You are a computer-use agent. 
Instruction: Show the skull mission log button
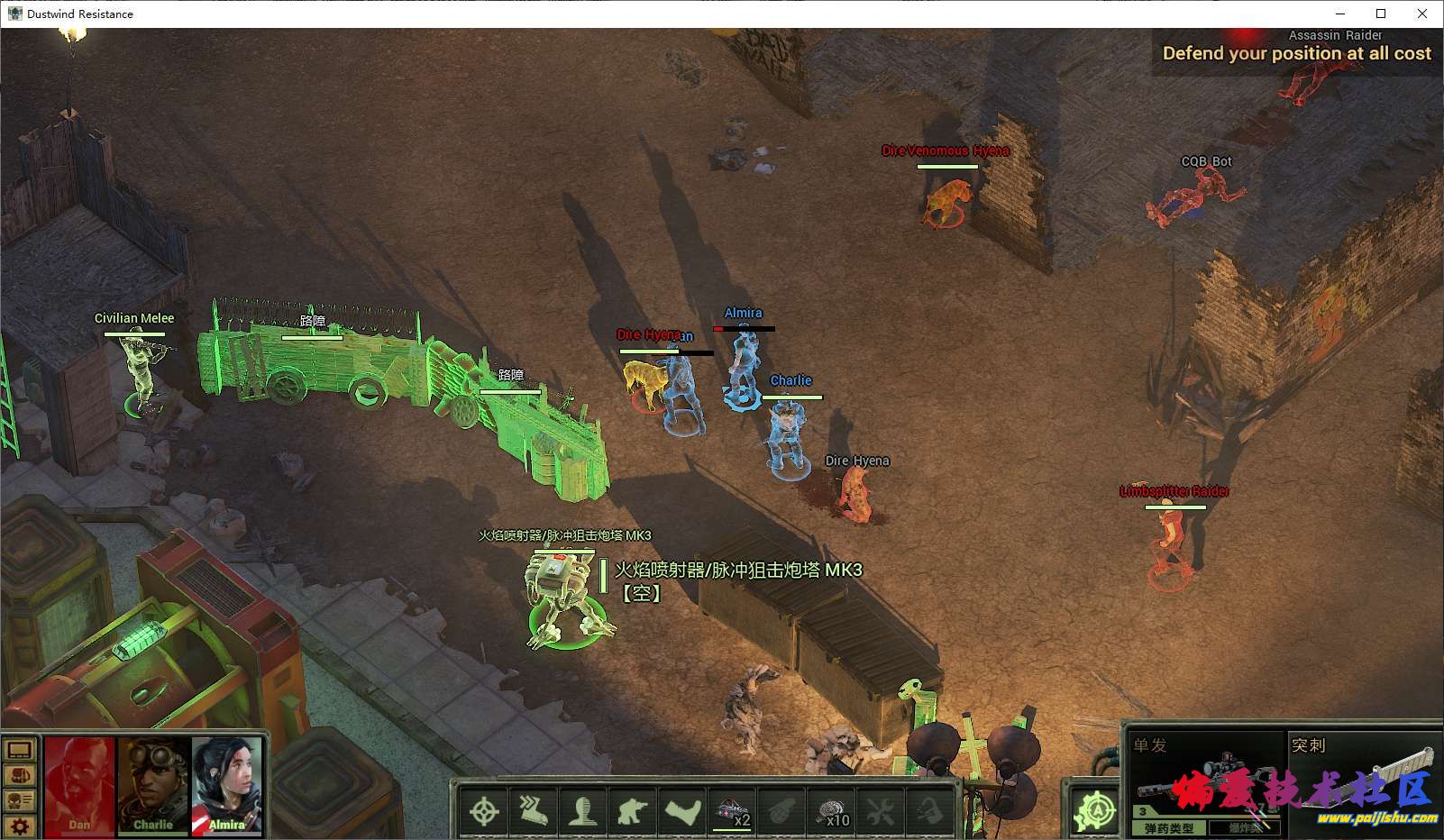pos(20,800)
